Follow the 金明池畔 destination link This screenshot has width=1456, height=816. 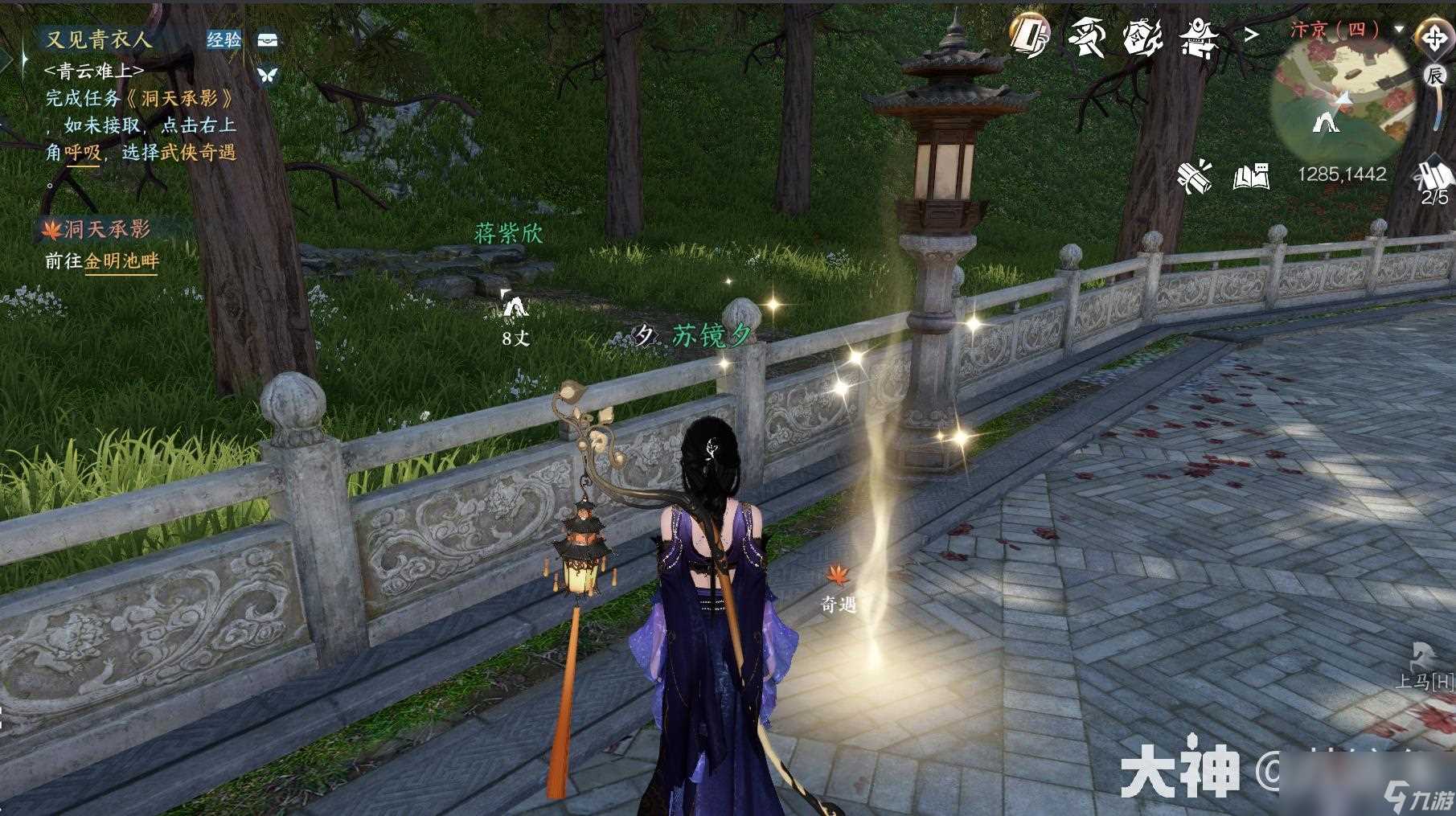point(122,261)
